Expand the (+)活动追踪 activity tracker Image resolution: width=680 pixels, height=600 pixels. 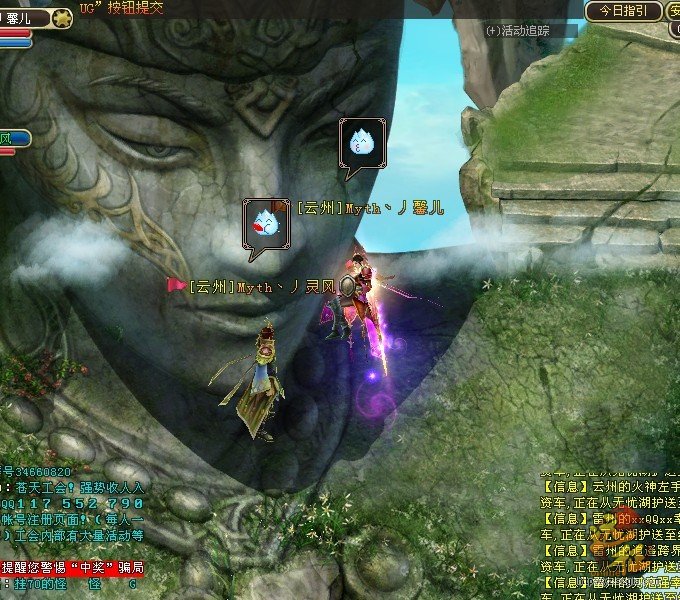click(x=517, y=31)
